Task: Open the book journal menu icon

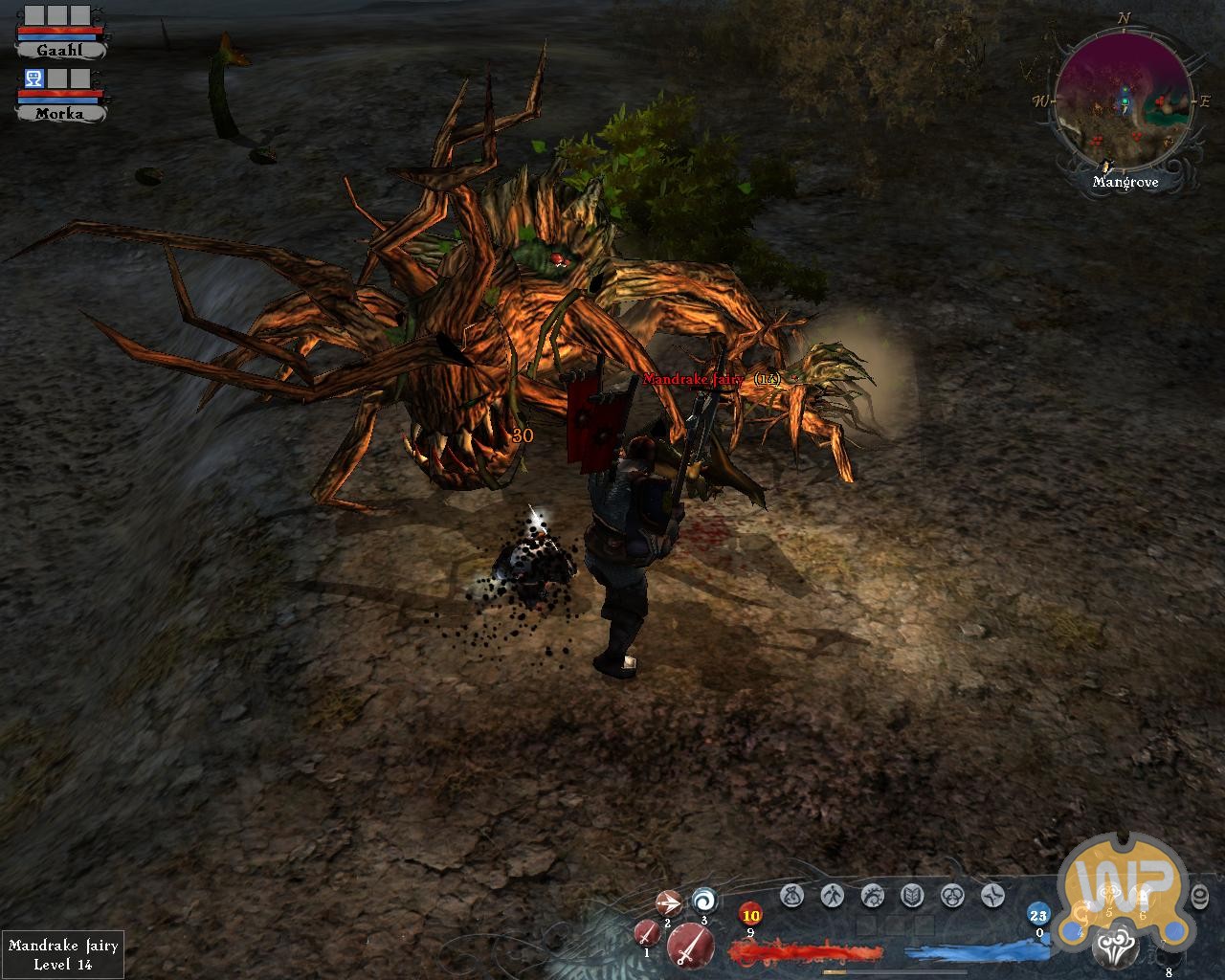Action: click(912, 896)
